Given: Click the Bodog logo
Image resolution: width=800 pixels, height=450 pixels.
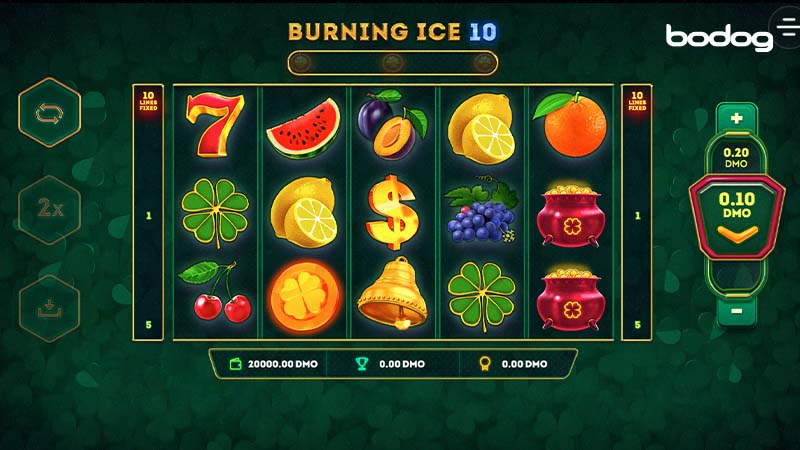Looking at the screenshot, I should pos(719,37).
